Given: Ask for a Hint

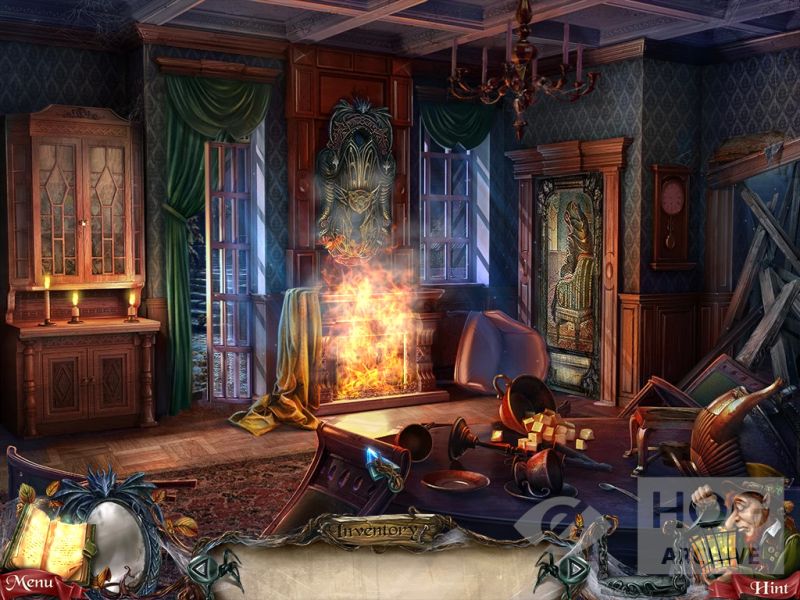Looking at the screenshot, I should [x=768, y=587].
